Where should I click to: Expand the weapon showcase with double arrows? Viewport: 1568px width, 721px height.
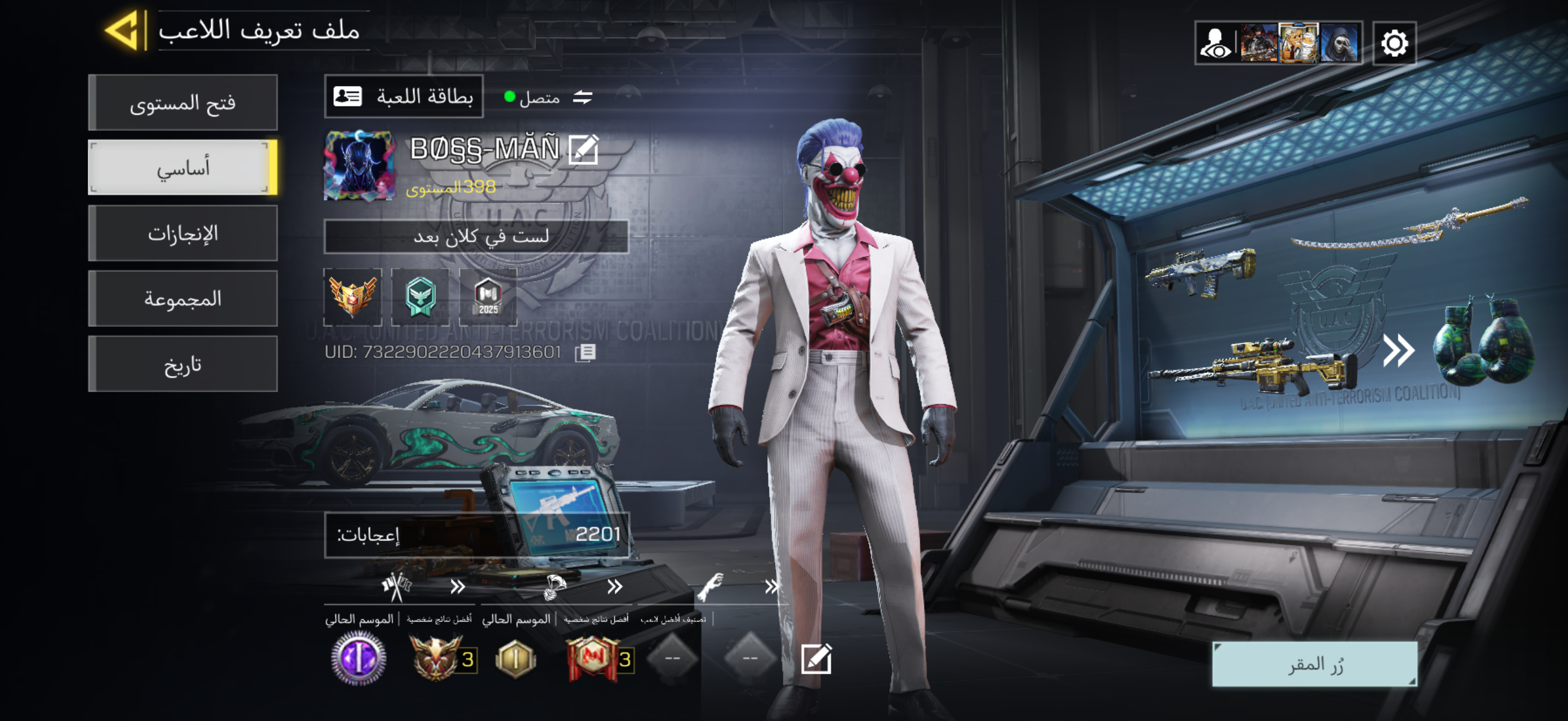click(1398, 351)
